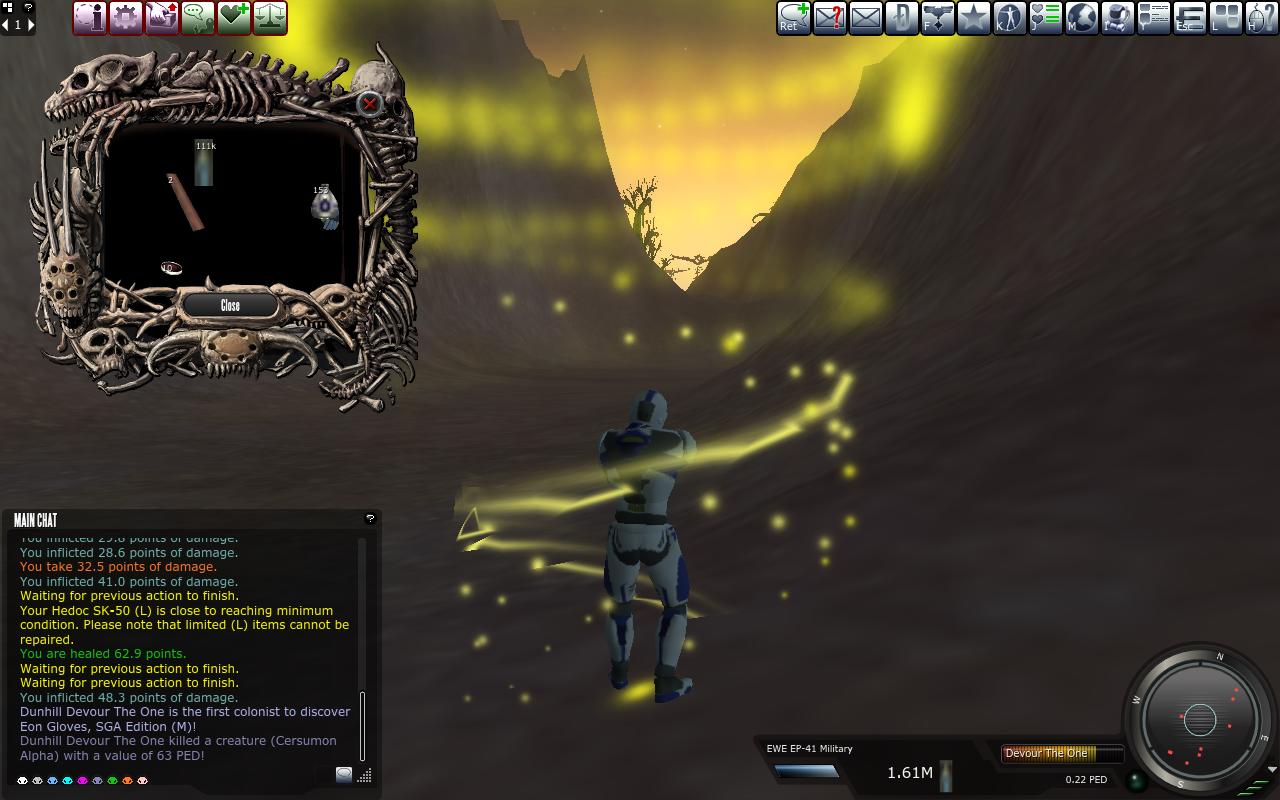Close the loot window with the Close button
The height and width of the screenshot is (800, 1280).
coord(230,305)
